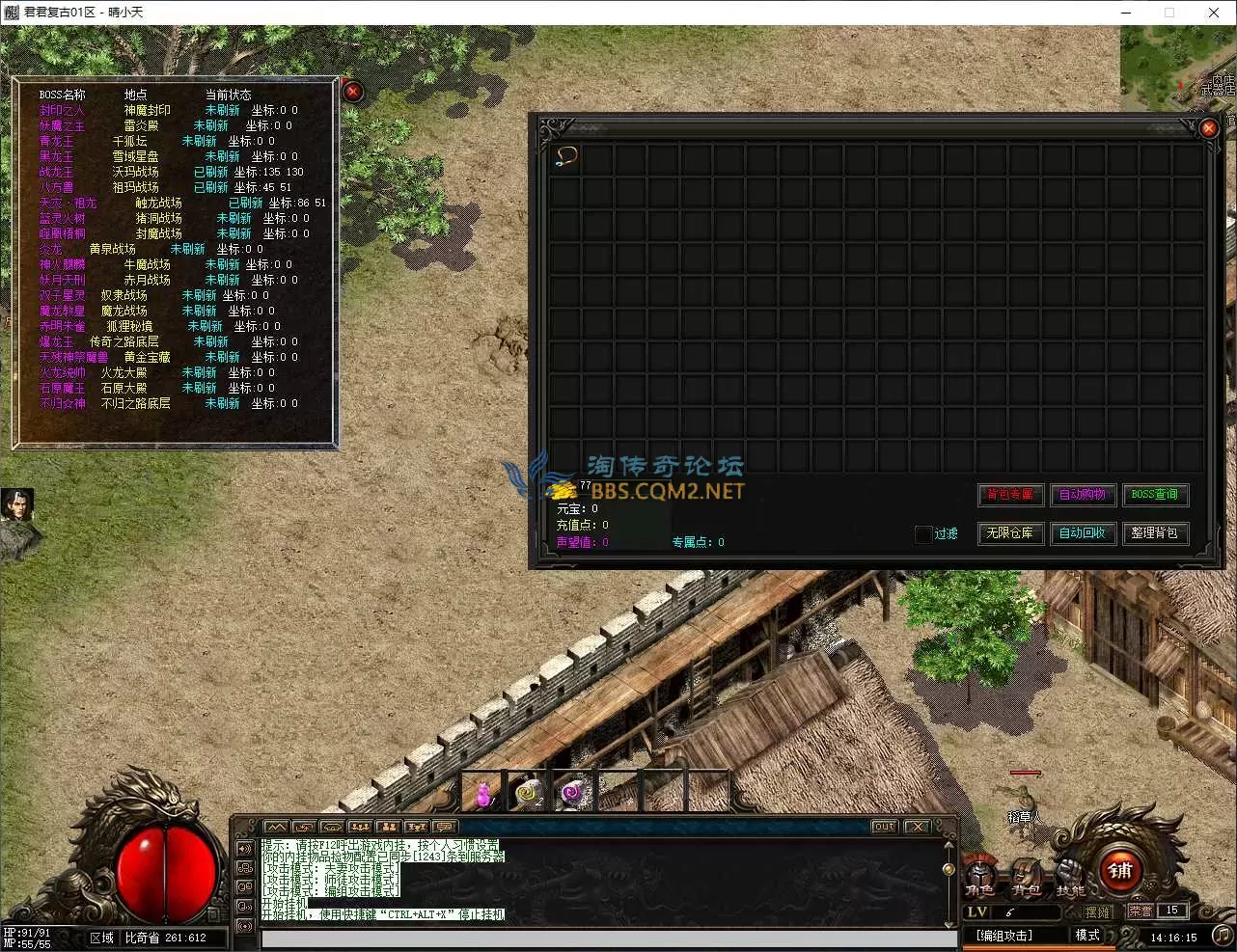
Task: Open the 背包 bag icon
Action: pos(1026,880)
